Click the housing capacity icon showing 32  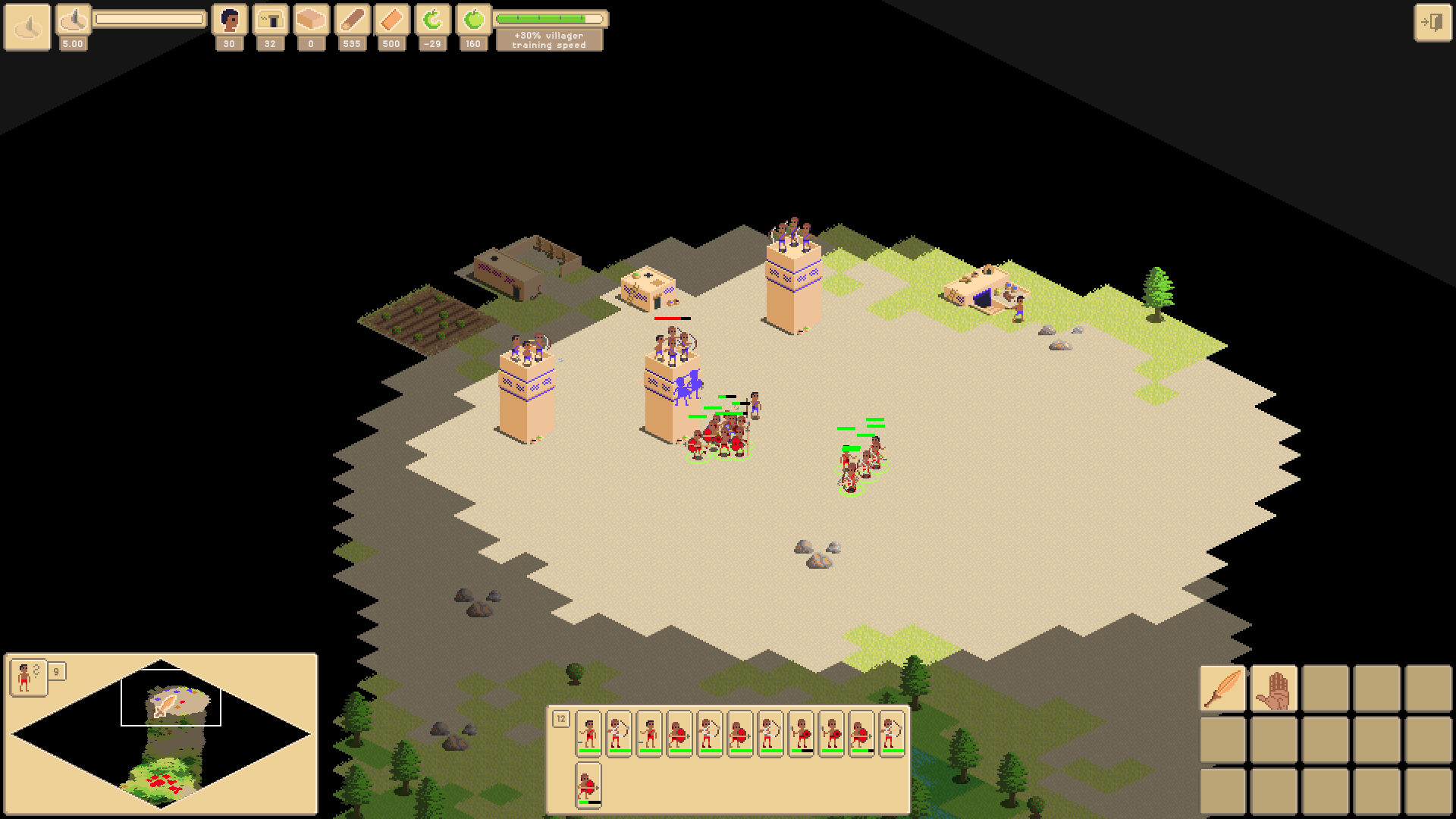point(270,18)
